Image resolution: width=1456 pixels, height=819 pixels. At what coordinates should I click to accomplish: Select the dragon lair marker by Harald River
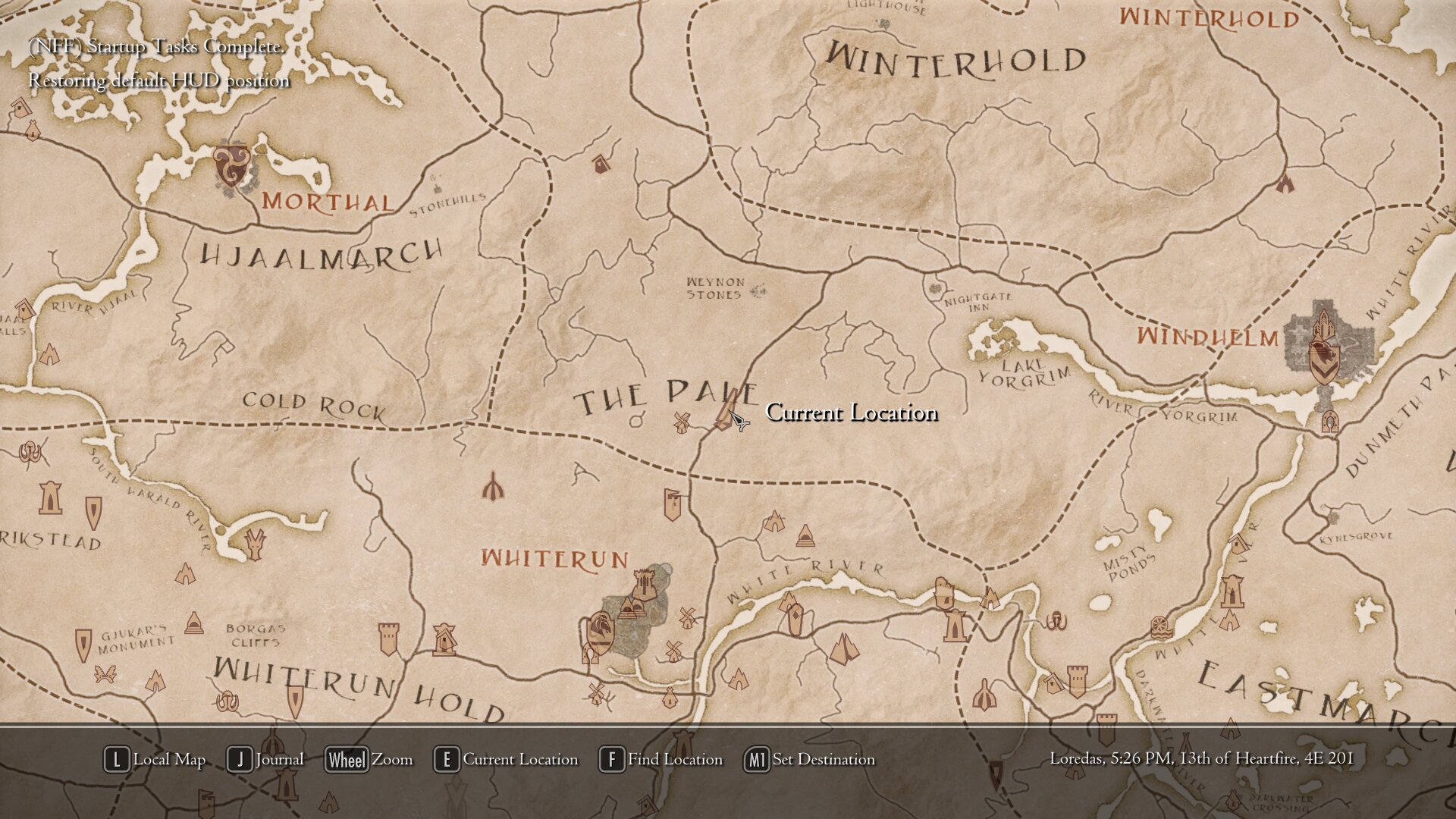click(255, 543)
